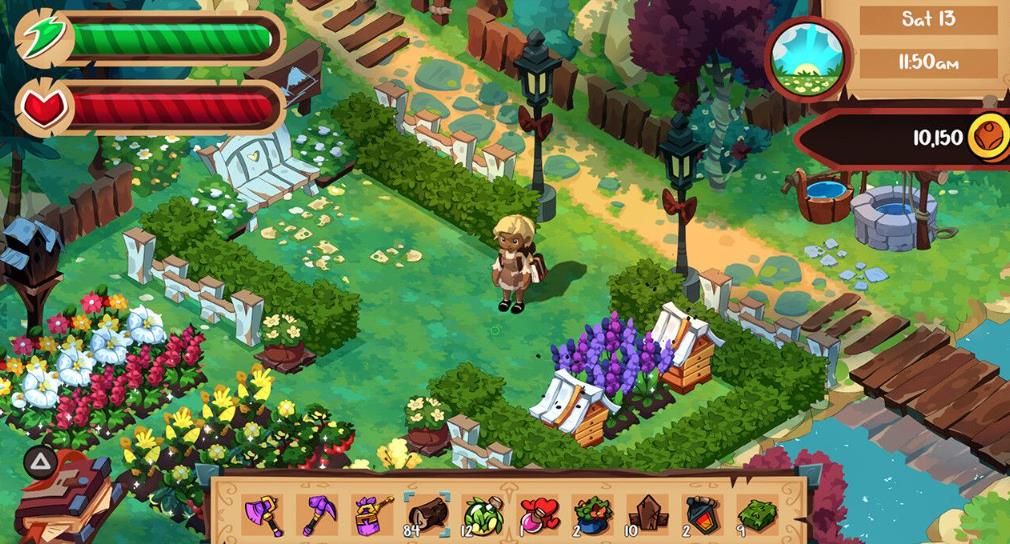Select the purple pickaxe hotbar slot
Image resolution: width=1010 pixels, height=544 pixels.
[x=319, y=513]
